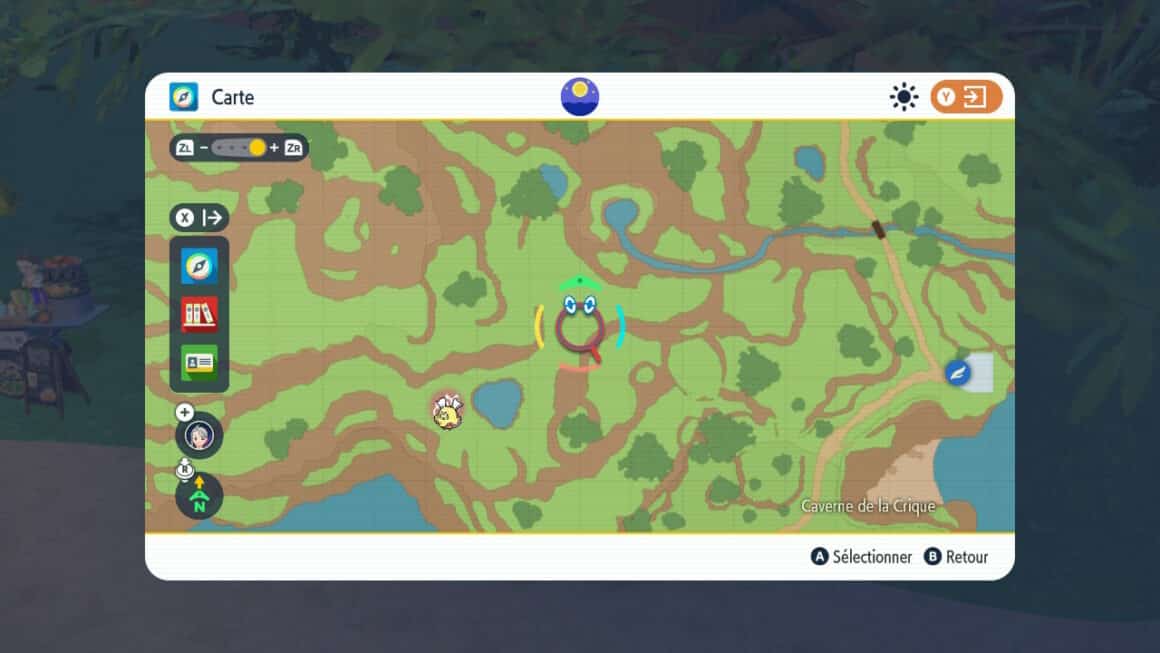Open the red bookshelf Pokédex app
This screenshot has width=1160, height=653.
(x=199, y=314)
